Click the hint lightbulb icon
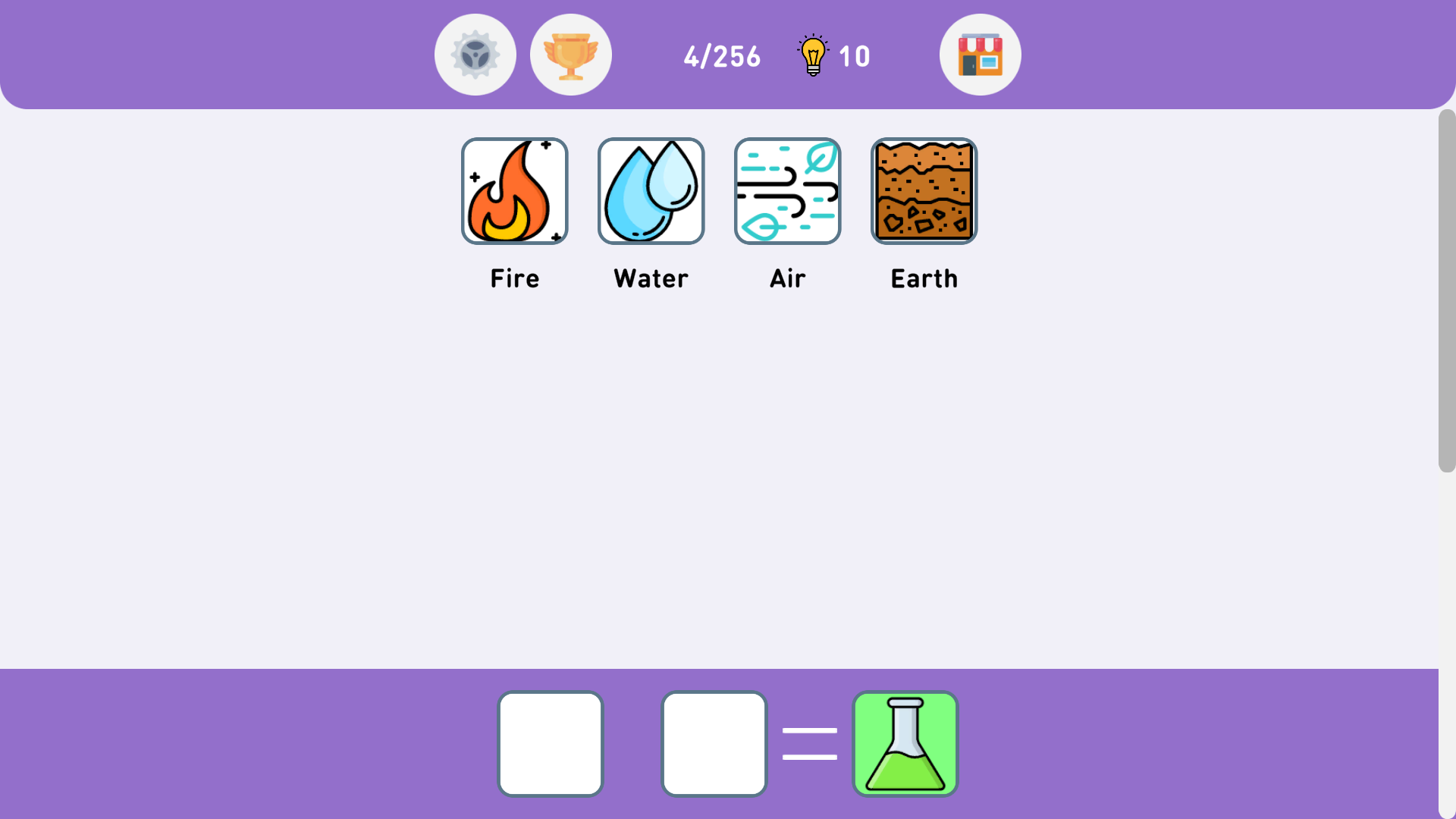Image resolution: width=1456 pixels, height=819 pixels. (812, 55)
